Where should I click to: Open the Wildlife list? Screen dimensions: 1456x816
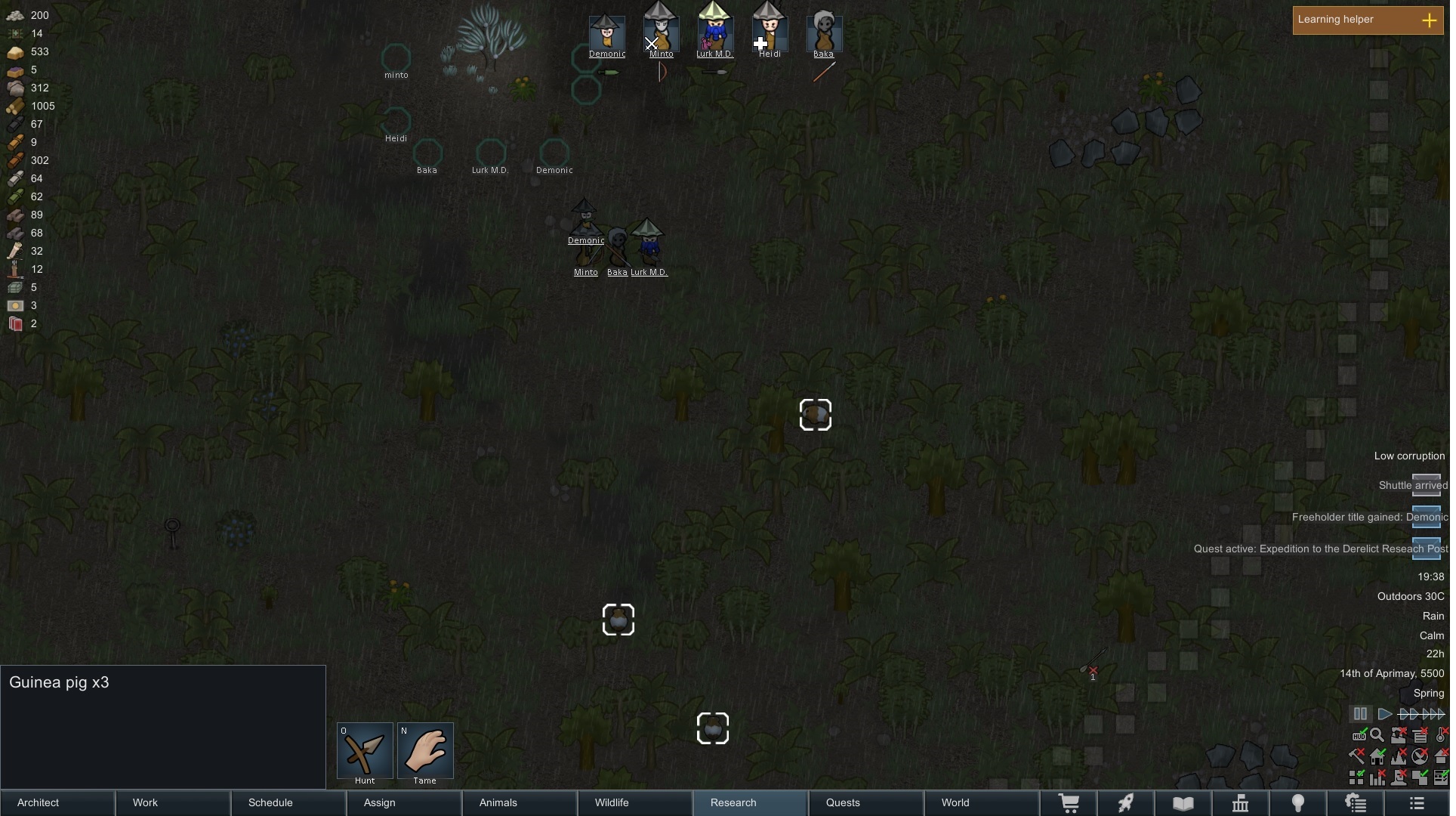coord(635,802)
